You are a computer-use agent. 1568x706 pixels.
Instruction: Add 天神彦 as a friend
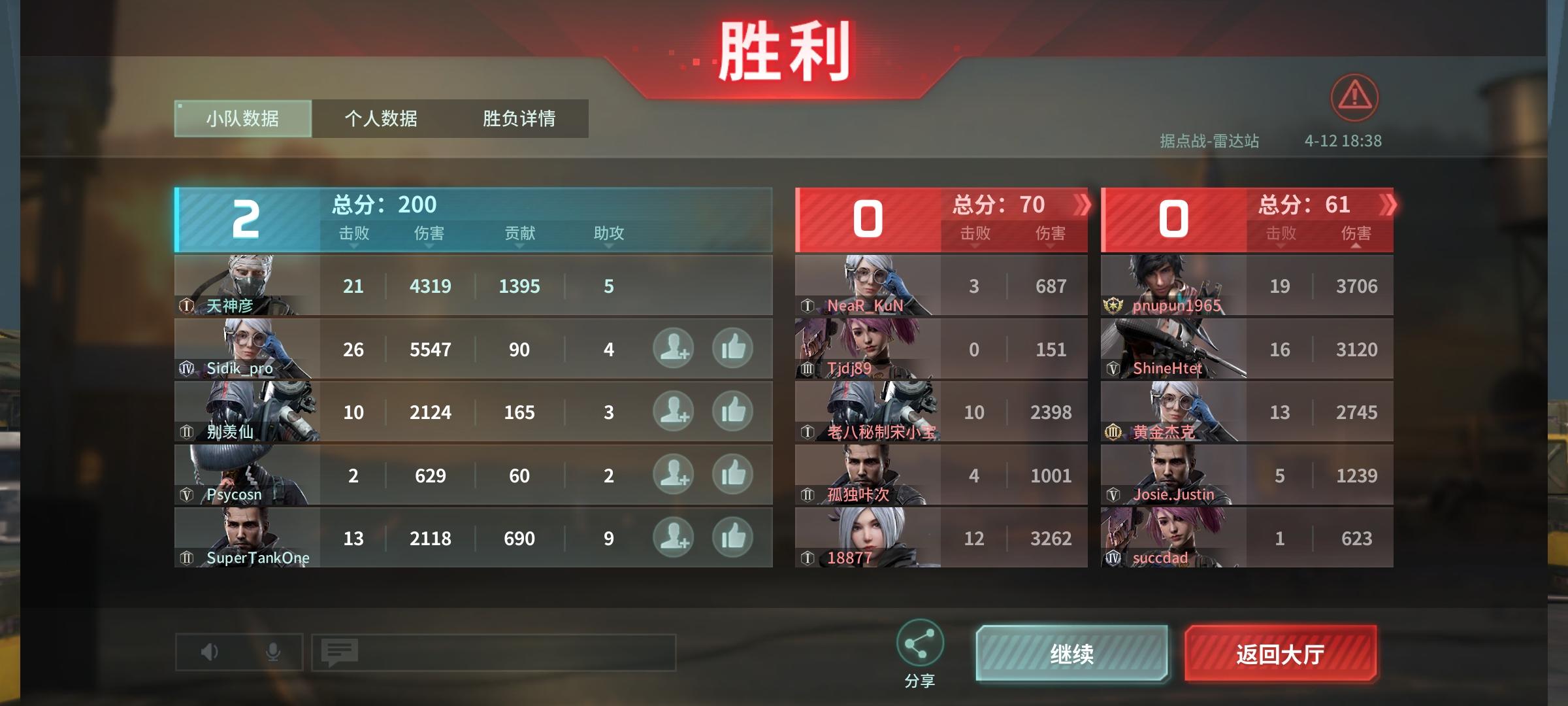click(x=672, y=286)
